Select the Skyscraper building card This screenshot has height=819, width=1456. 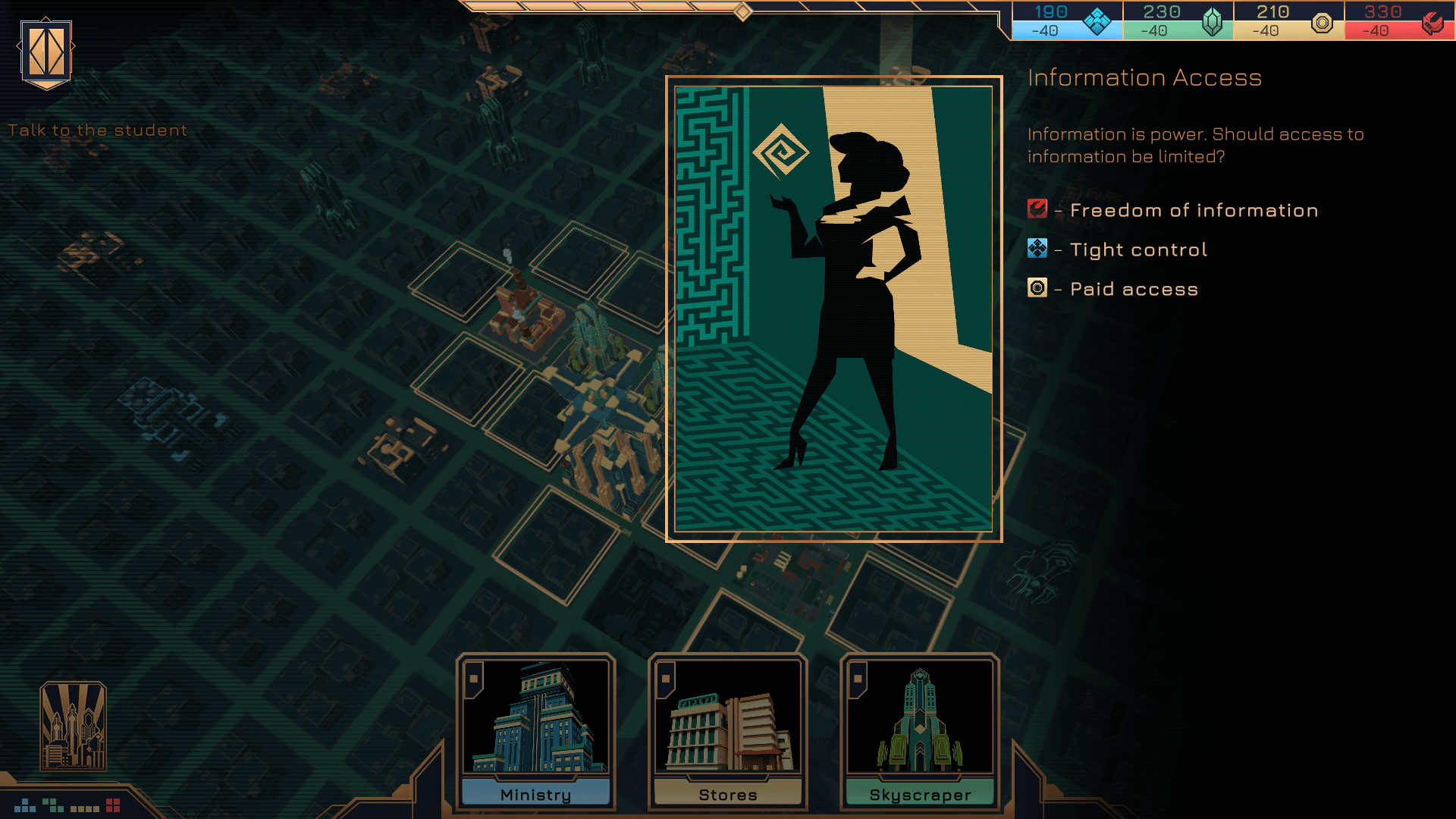click(918, 728)
